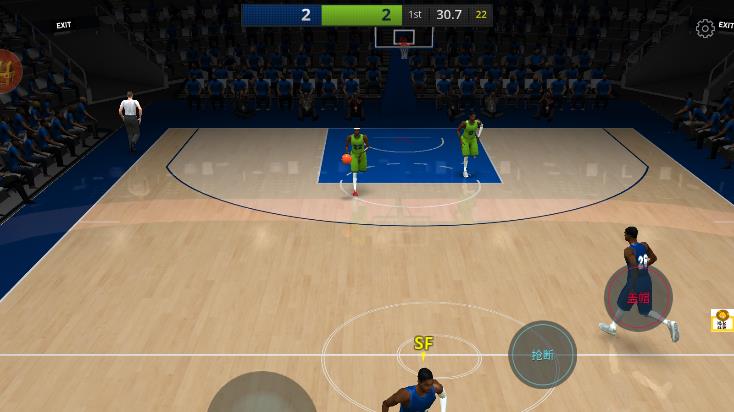The height and width of the screenshot is (412, 734).
Task: Click the orange round emblem on left edge
Action: (x=8, y=71)
